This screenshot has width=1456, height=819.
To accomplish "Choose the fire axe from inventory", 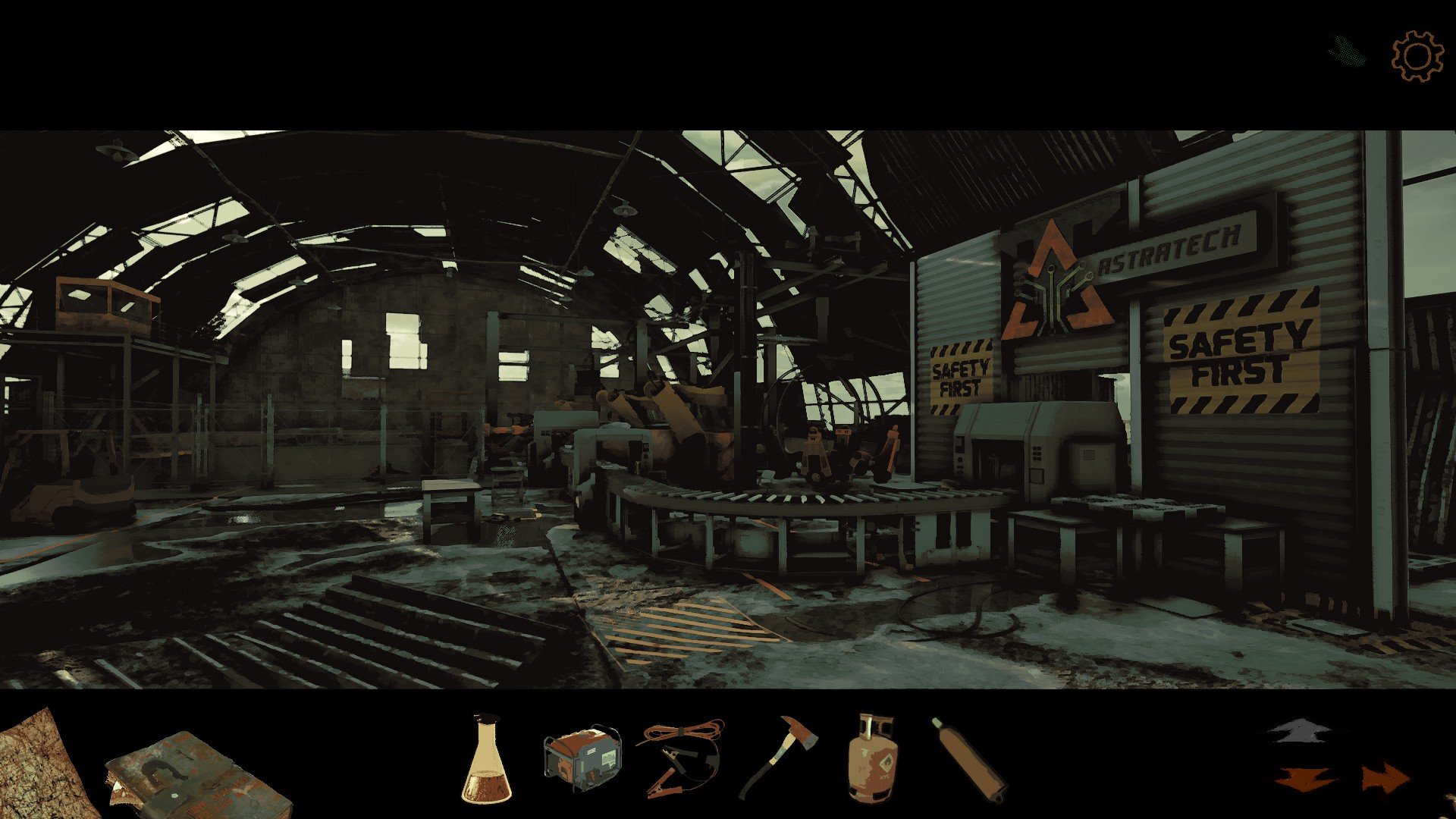I will point(778,756).
